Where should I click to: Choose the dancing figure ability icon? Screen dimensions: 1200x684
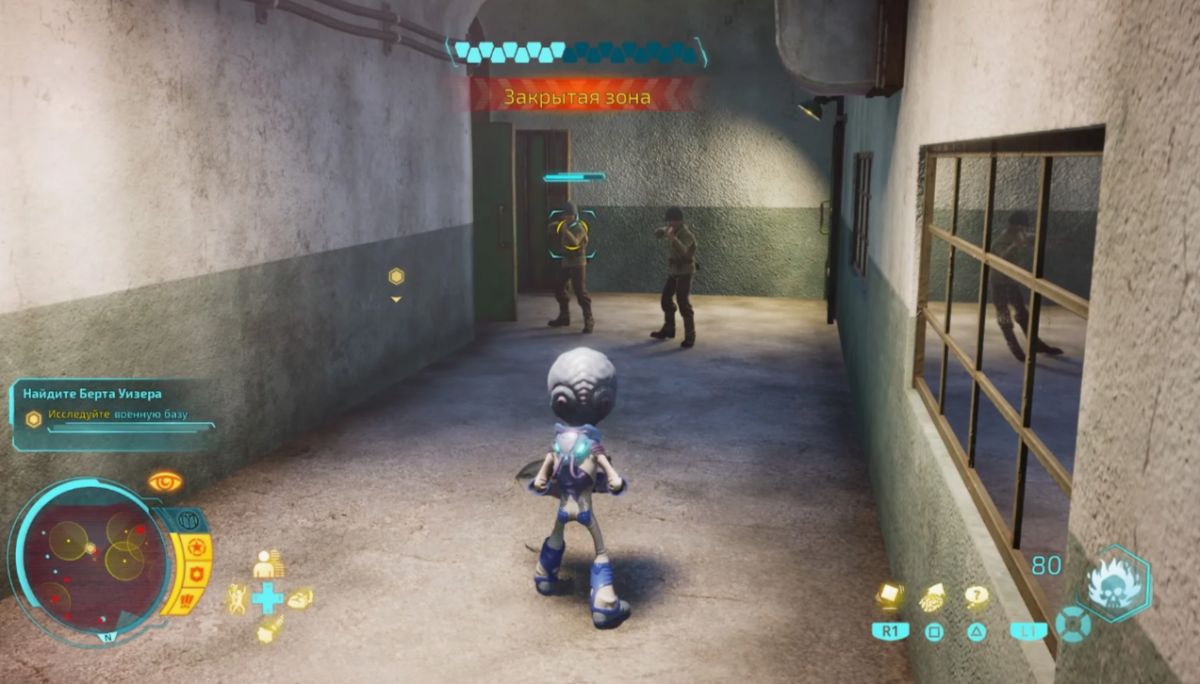click(237, 598)
